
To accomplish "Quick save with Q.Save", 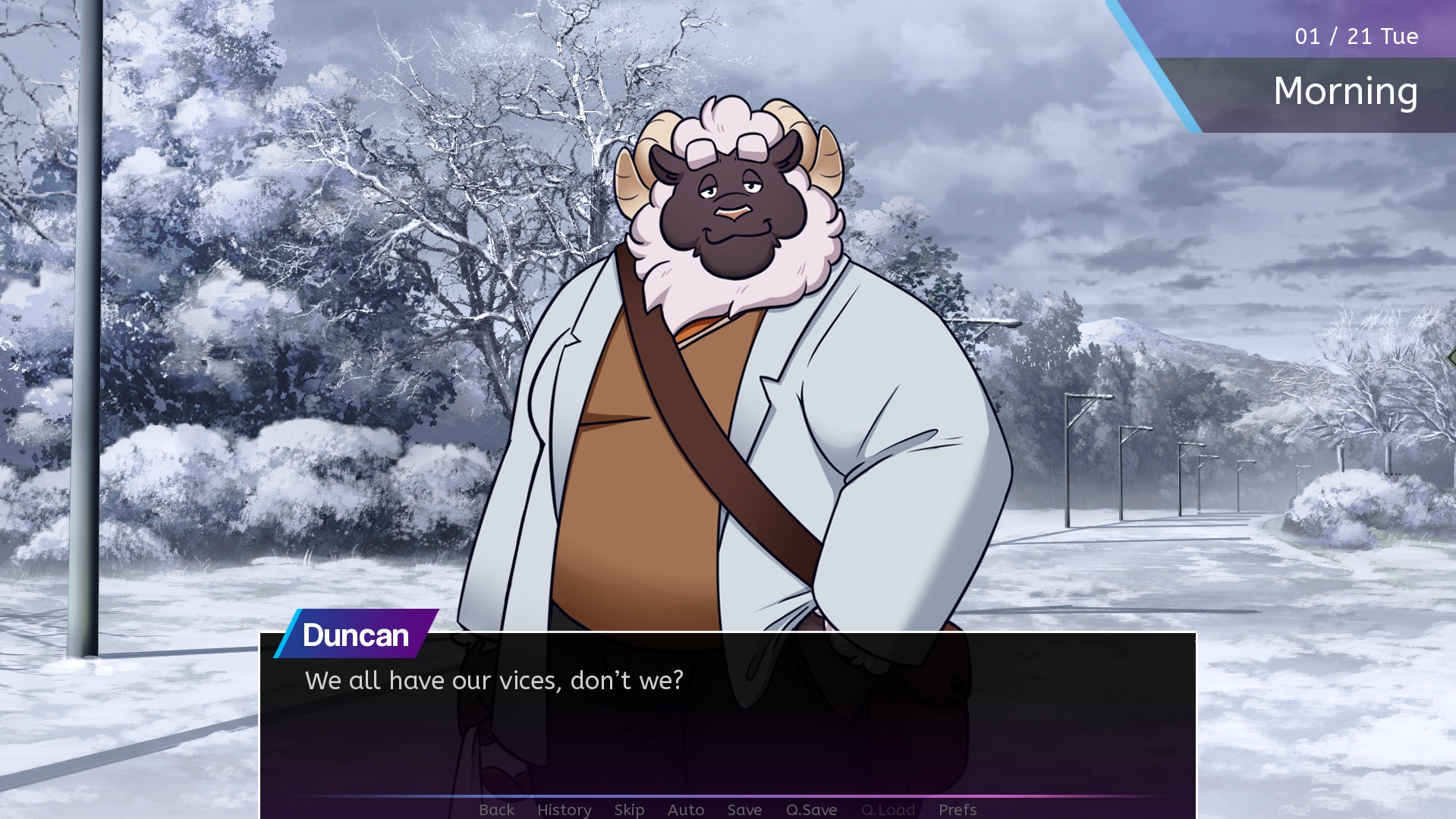I will pyautogui.click(x=811, y=809).
